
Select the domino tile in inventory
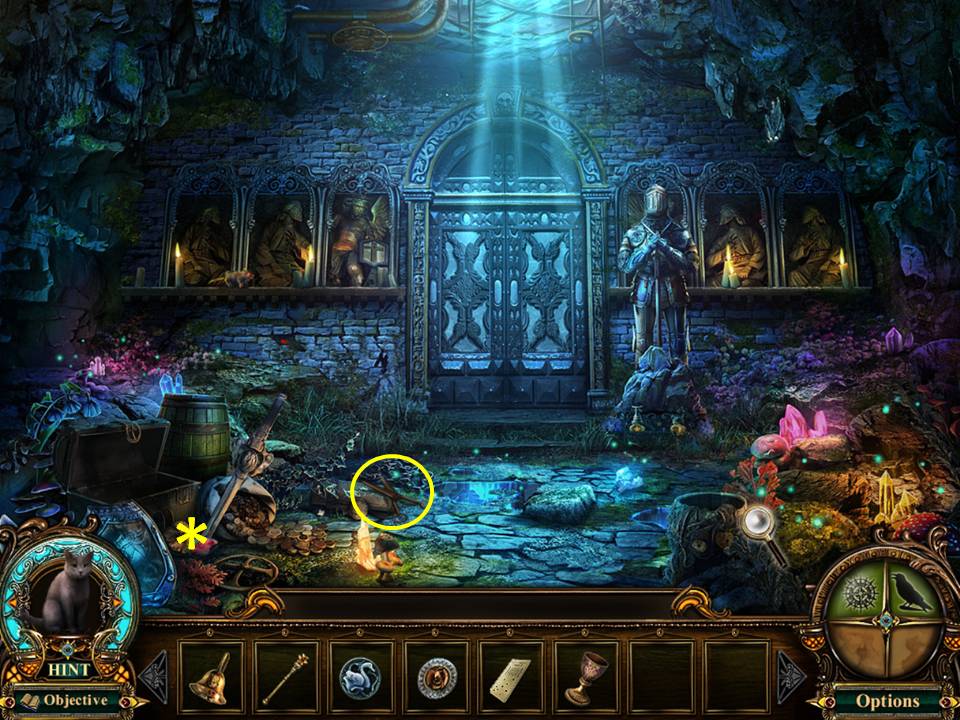[510, 677]
